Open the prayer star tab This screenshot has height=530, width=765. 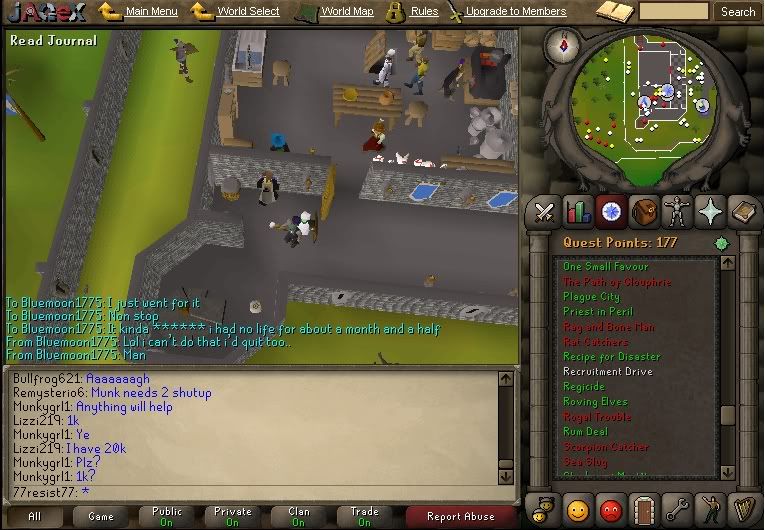pos(711,212)
